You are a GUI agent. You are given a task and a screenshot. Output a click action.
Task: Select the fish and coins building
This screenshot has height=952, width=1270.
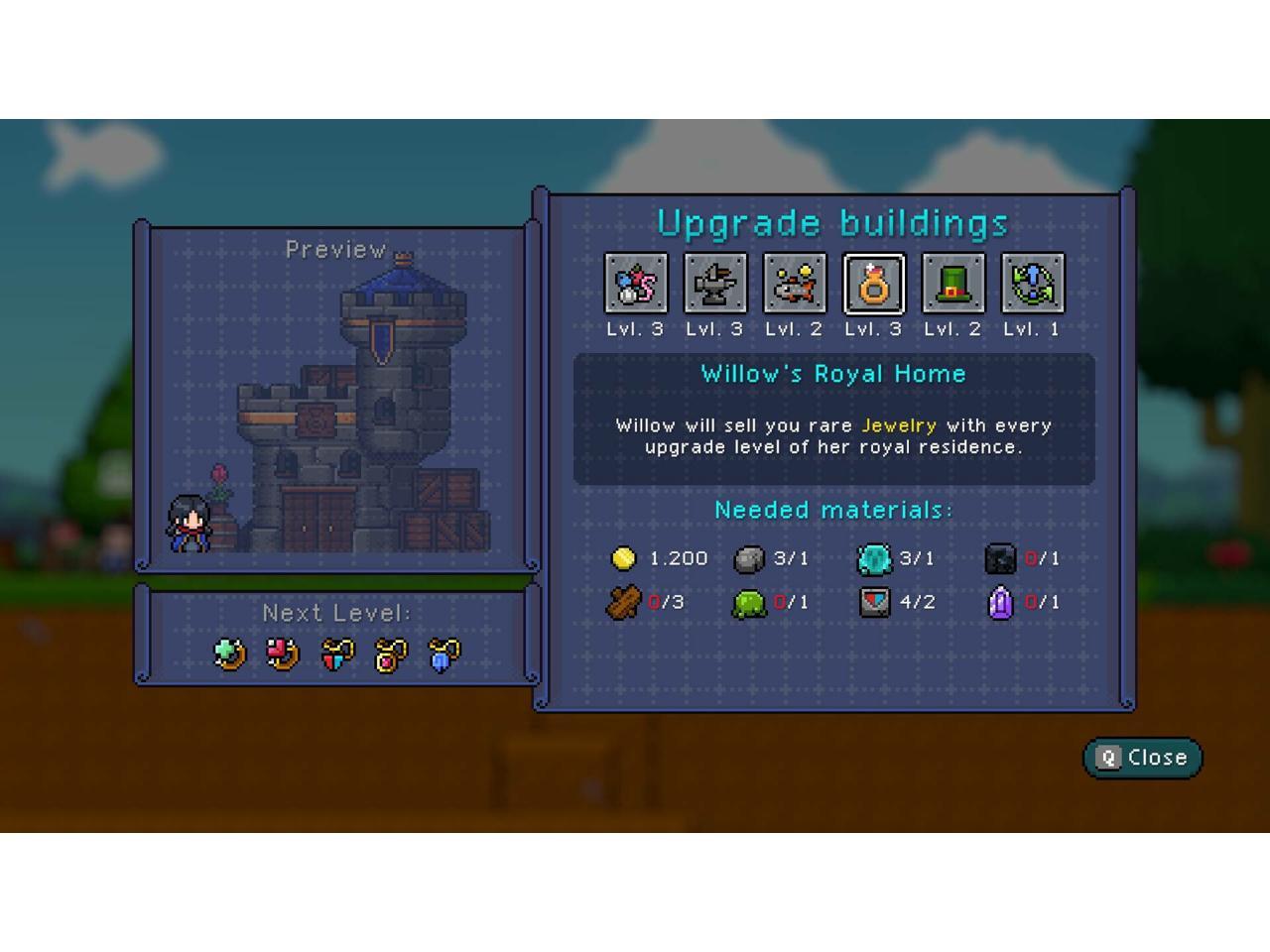794,285
